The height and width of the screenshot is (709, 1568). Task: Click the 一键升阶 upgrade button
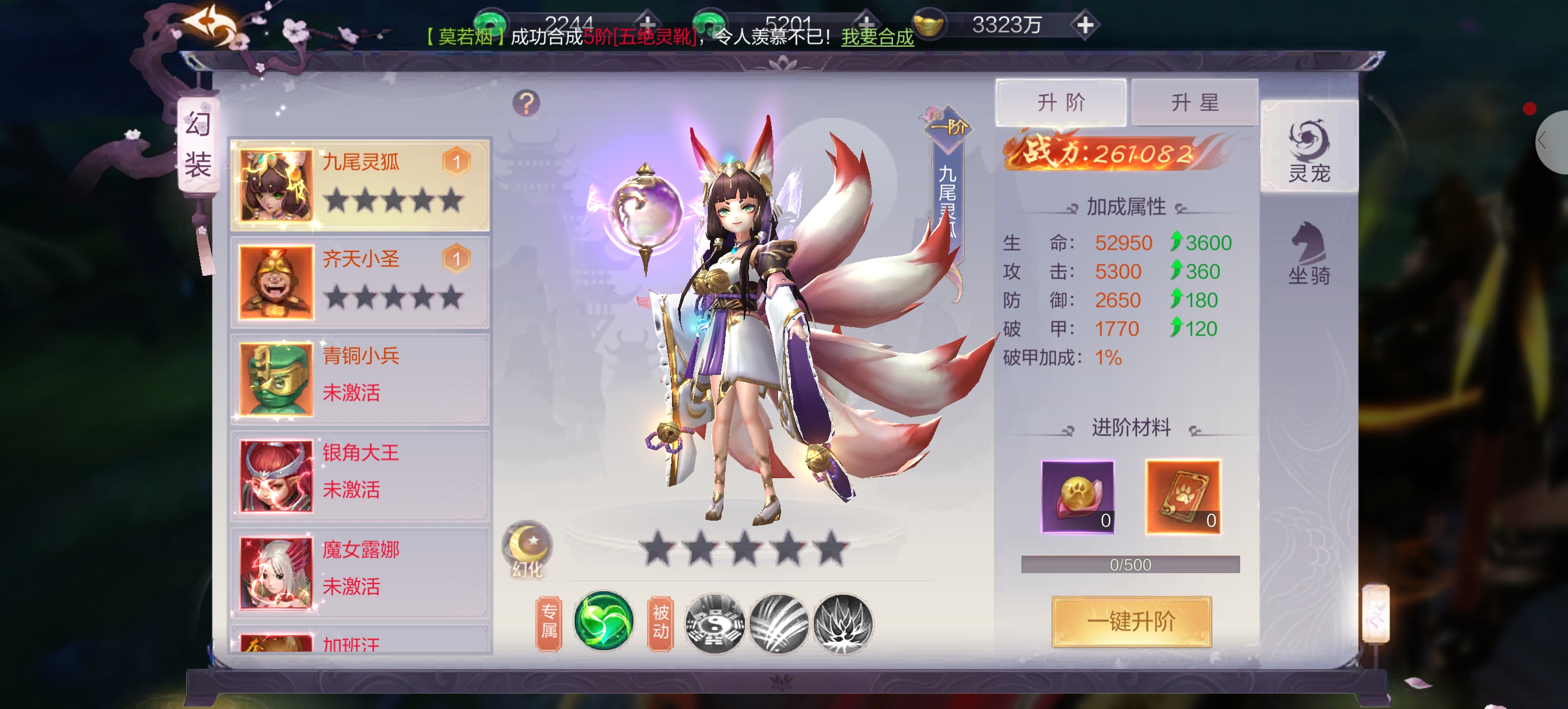pos(1131,622)
